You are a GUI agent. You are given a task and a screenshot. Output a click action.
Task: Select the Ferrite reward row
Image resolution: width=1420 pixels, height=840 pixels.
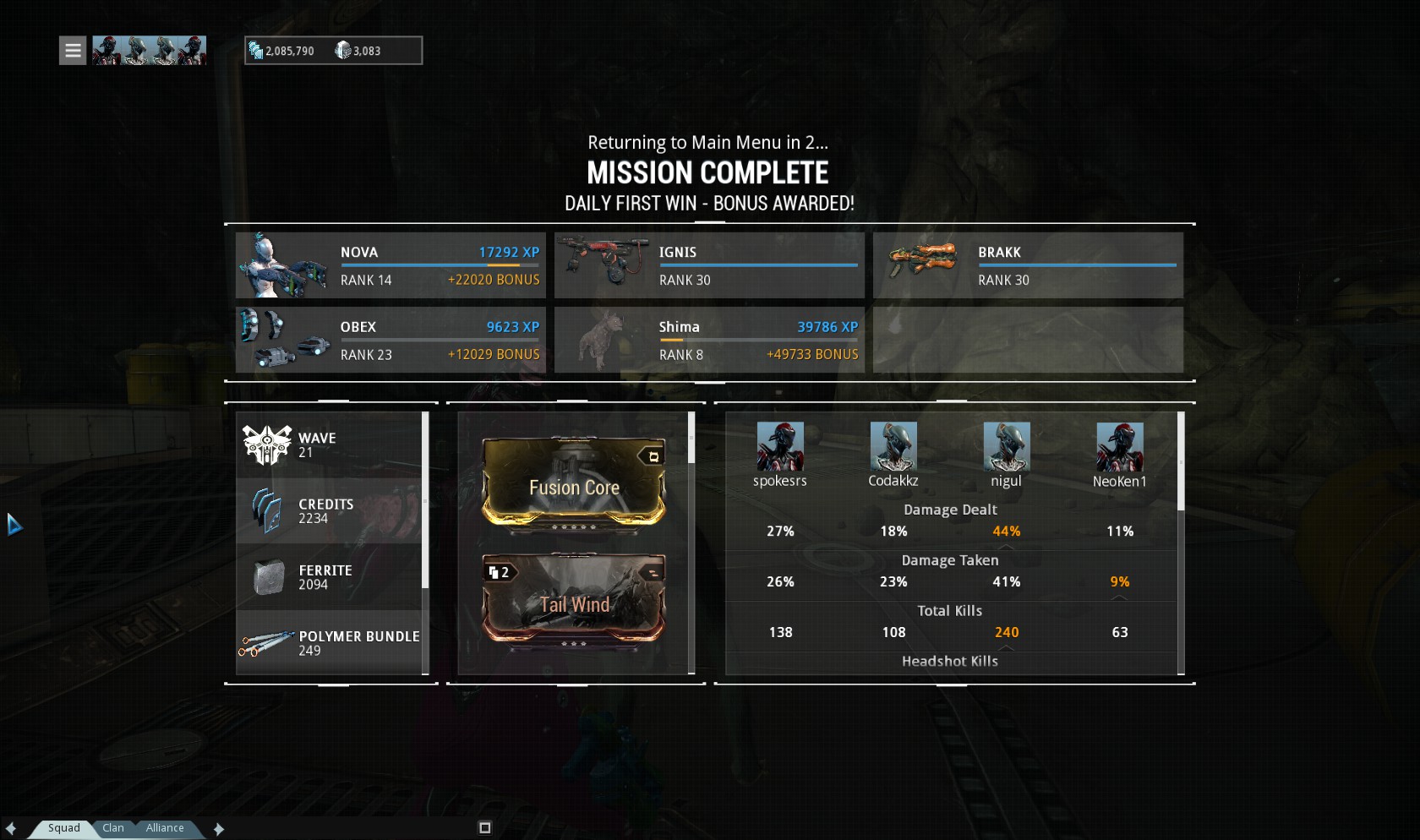click(330, 577)
